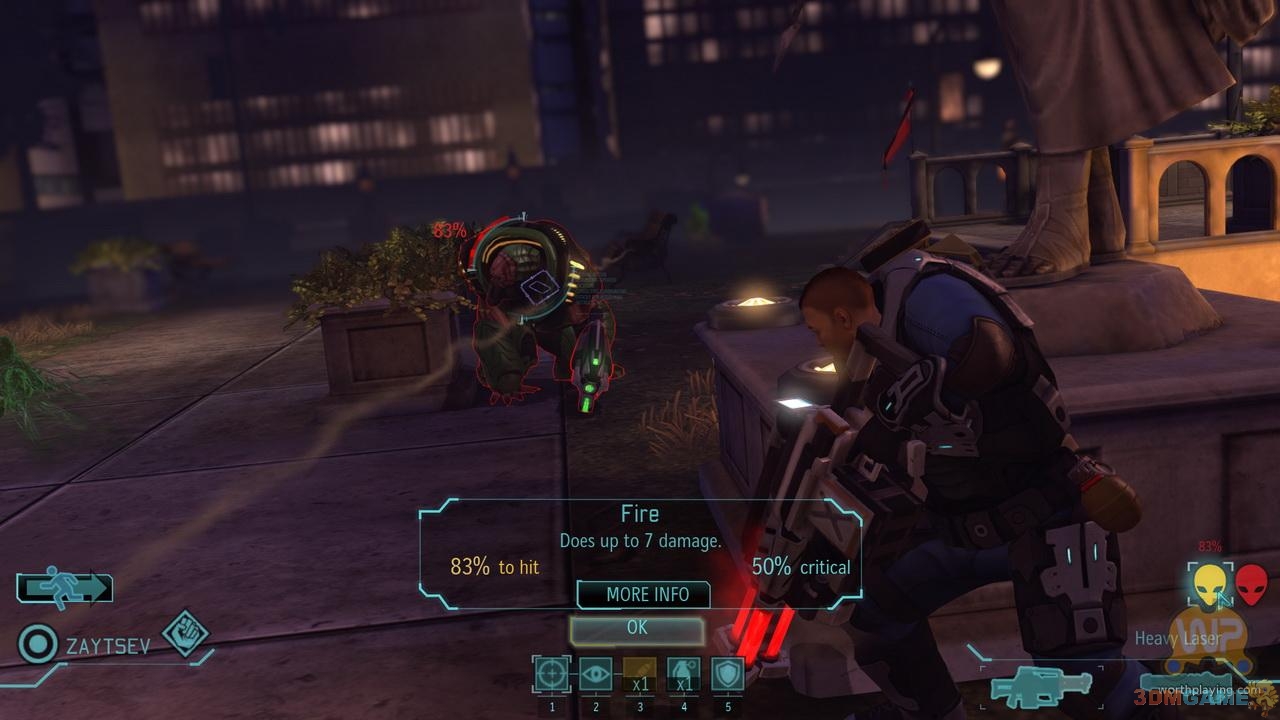Activate the Overwatch eye ability
Image resolution: width=1280 pixels, height=720 pixels.
click(x=595, y=674)
